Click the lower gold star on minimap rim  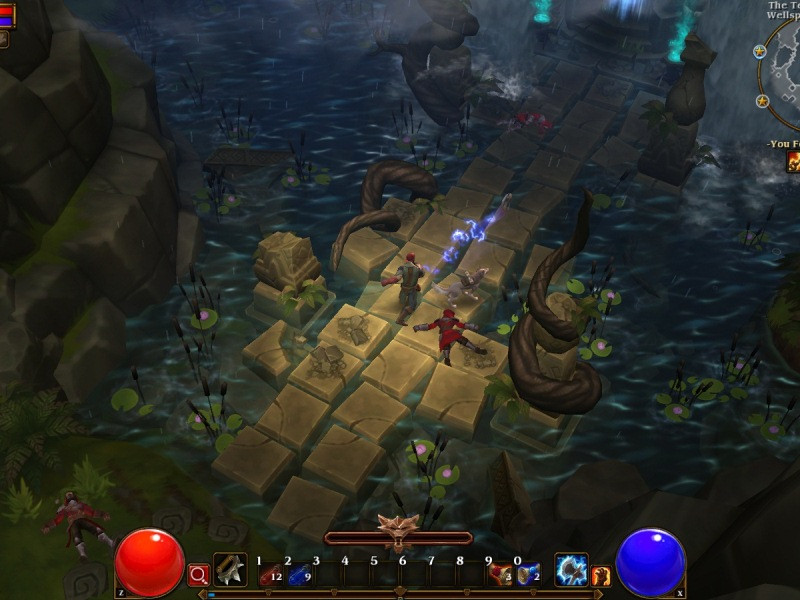pos(763,101)
